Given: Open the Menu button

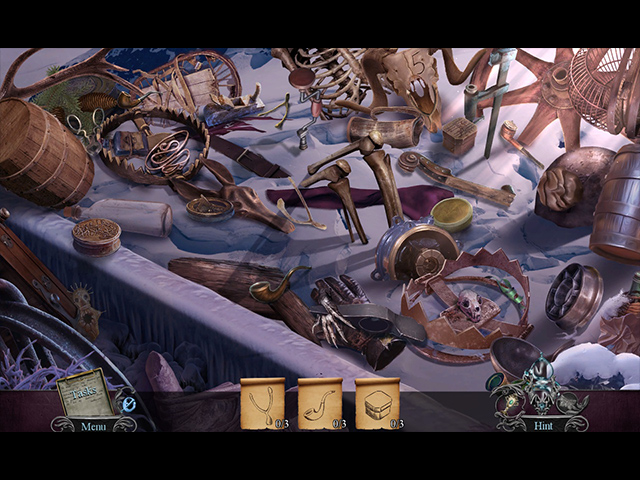Looking at the screenshot, I should (x=93, y=427).
